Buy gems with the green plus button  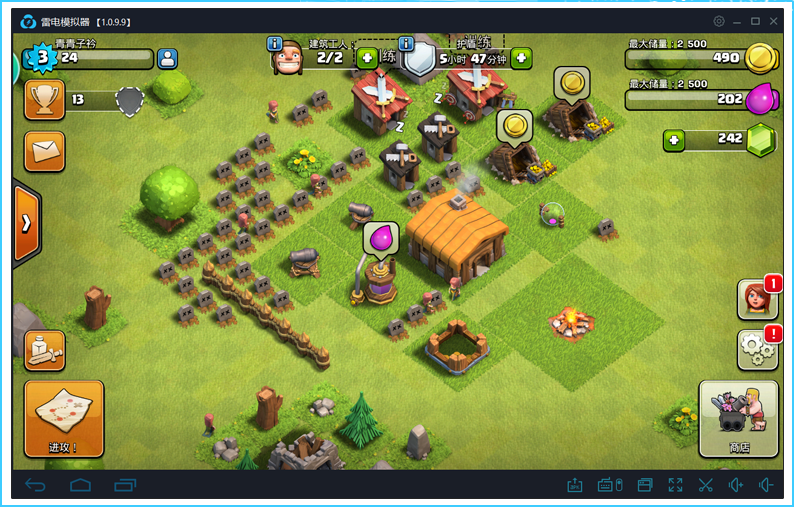tap(674, 140)
